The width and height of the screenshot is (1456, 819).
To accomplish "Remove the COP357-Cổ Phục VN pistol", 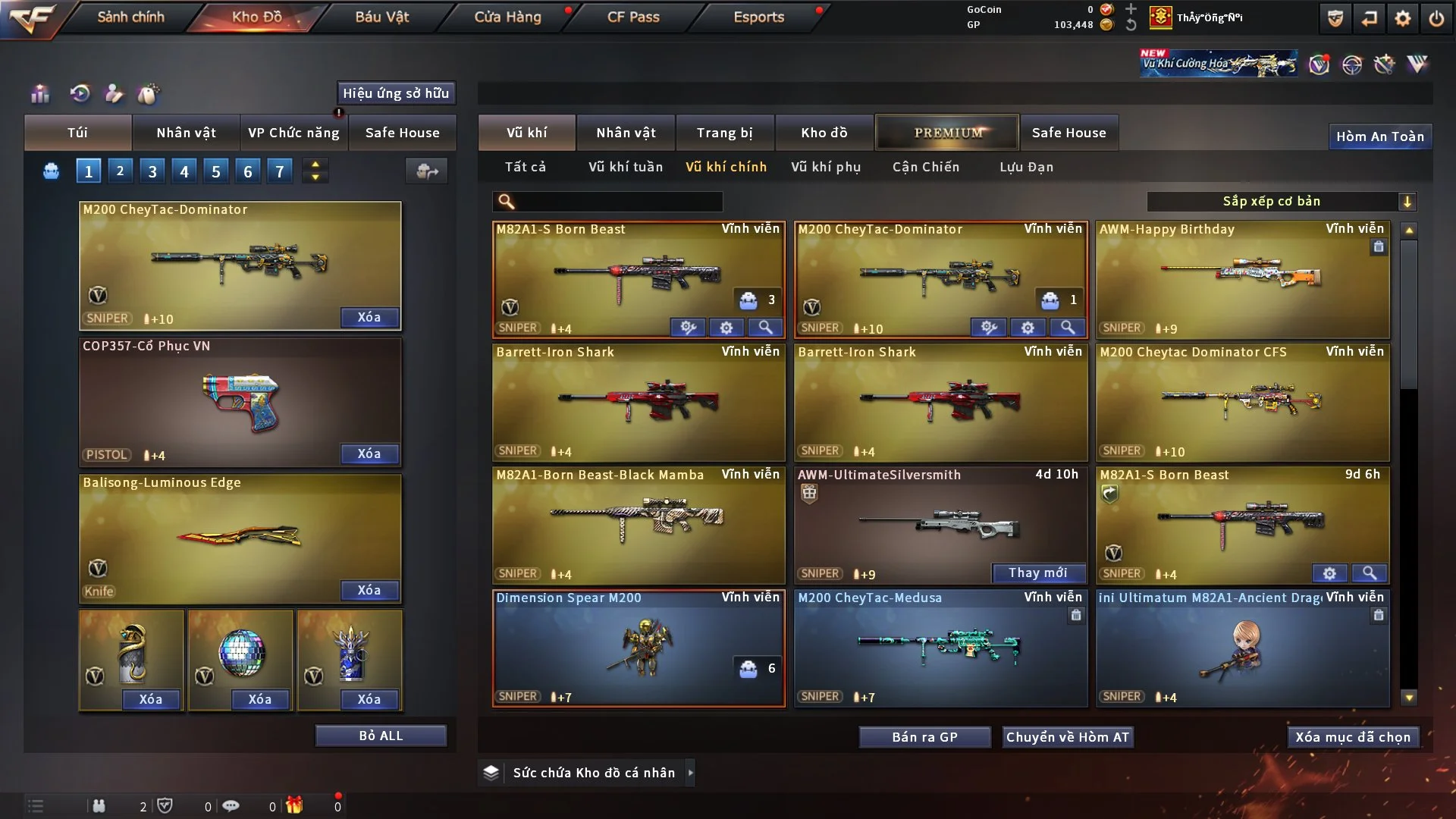I will click(369, 453).
